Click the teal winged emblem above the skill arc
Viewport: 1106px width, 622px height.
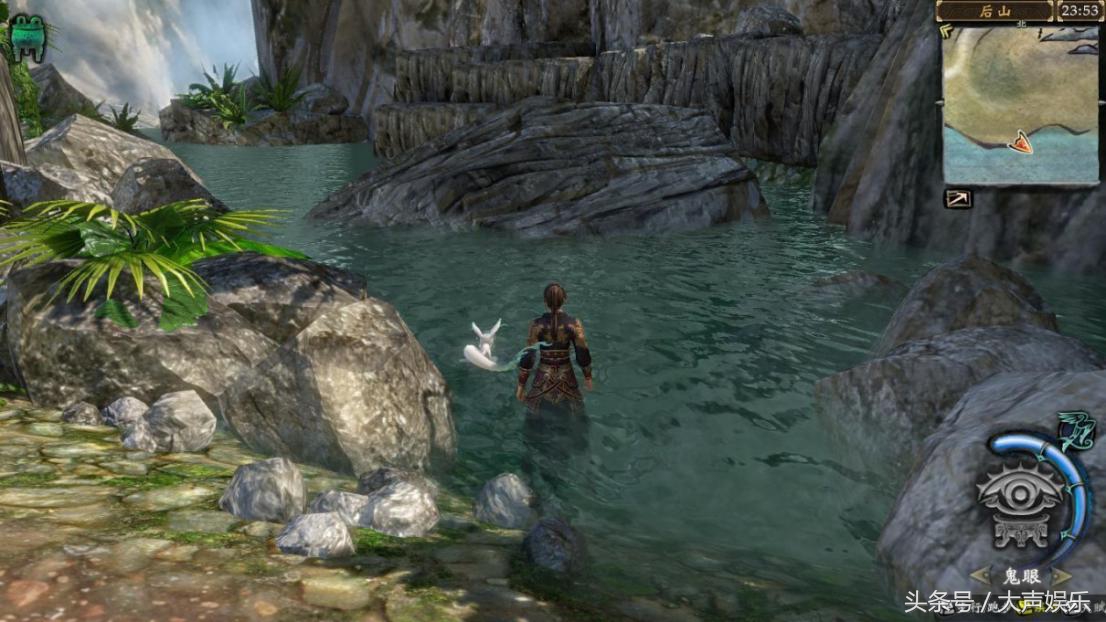tap(1076, 432)
